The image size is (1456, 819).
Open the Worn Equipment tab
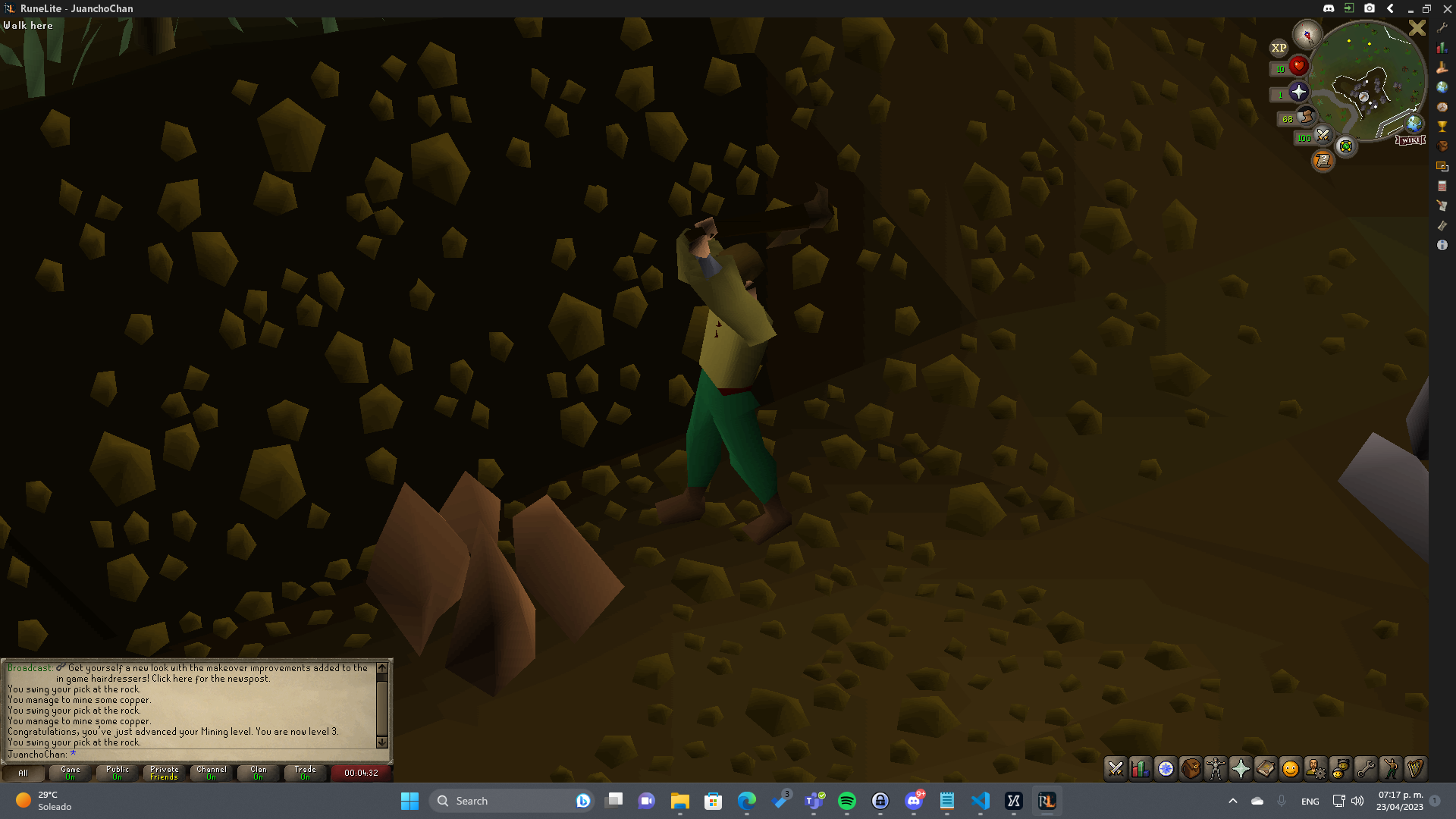click(1216, 768)
